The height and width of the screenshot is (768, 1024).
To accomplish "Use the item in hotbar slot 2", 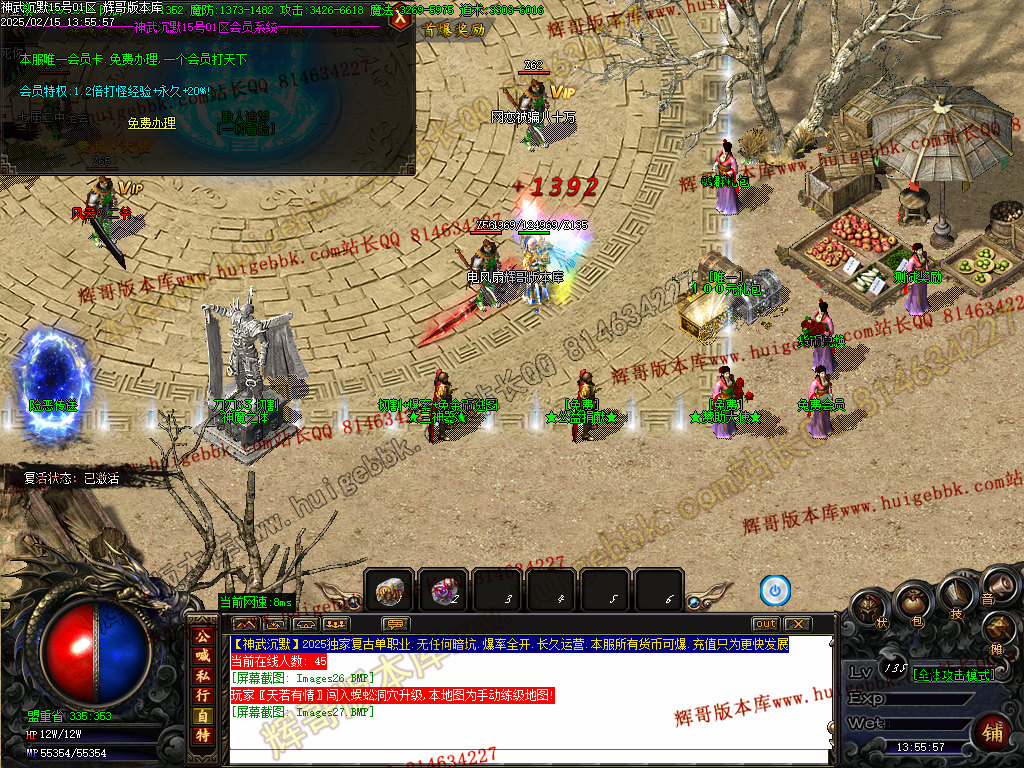I will tap(443, 591).
